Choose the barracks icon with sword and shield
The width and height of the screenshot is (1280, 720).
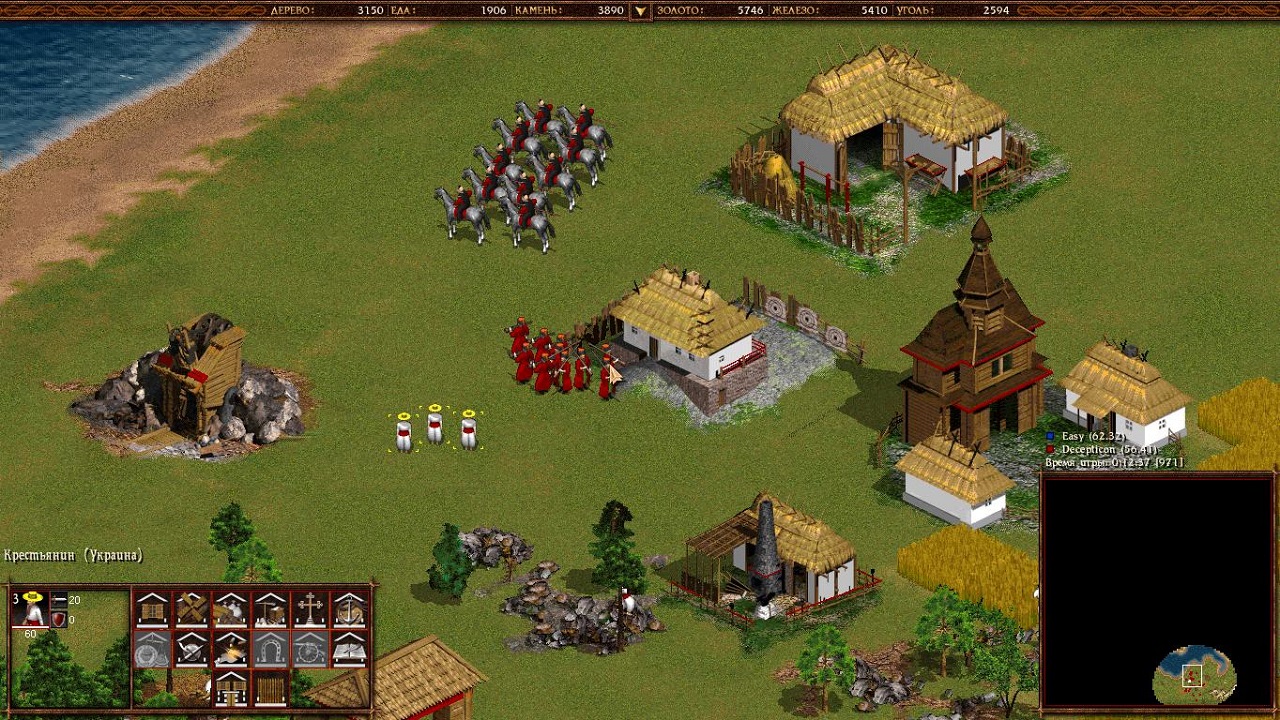coord(191,649)
